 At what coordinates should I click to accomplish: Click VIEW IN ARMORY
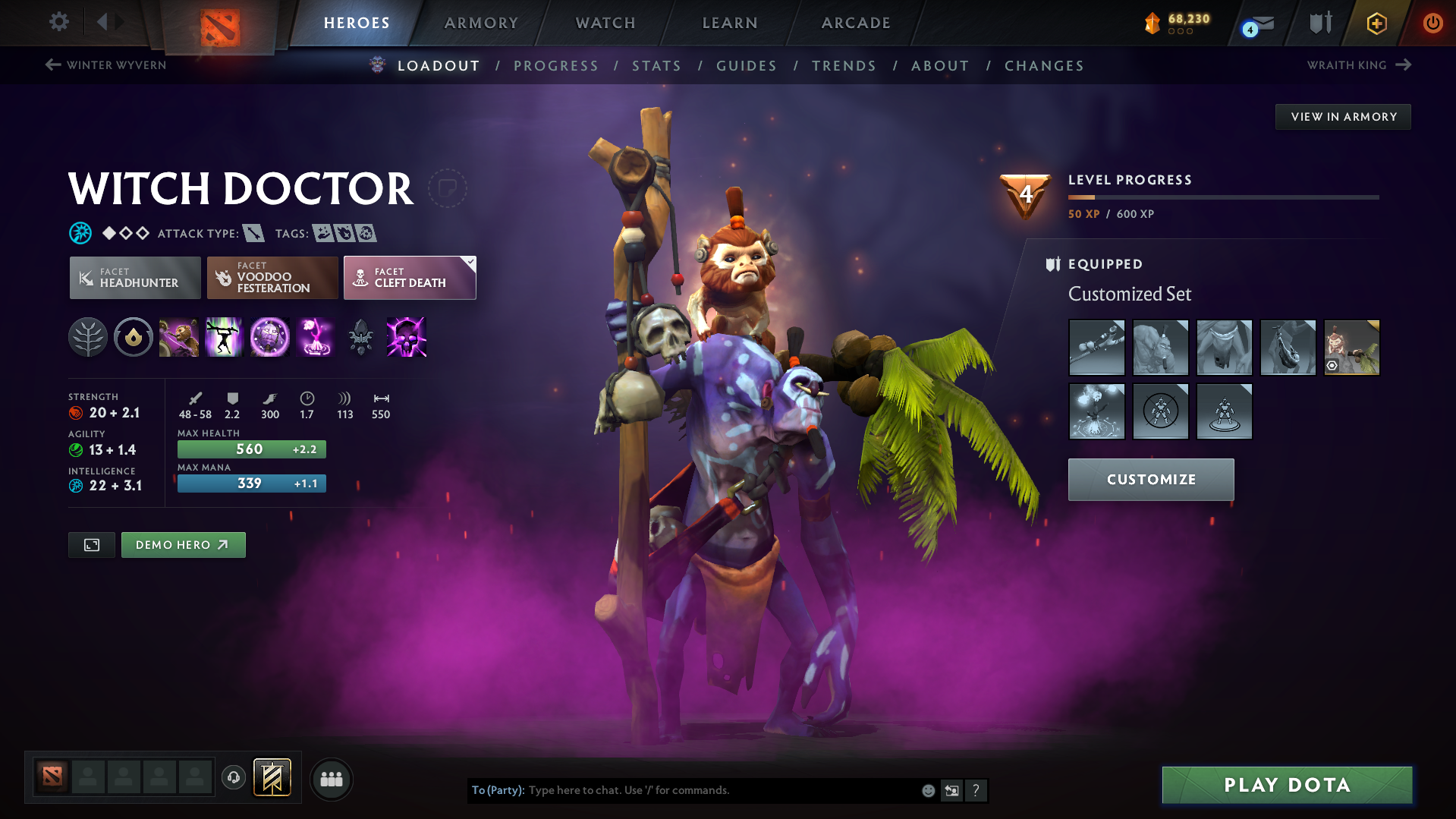pos(1343,116)
